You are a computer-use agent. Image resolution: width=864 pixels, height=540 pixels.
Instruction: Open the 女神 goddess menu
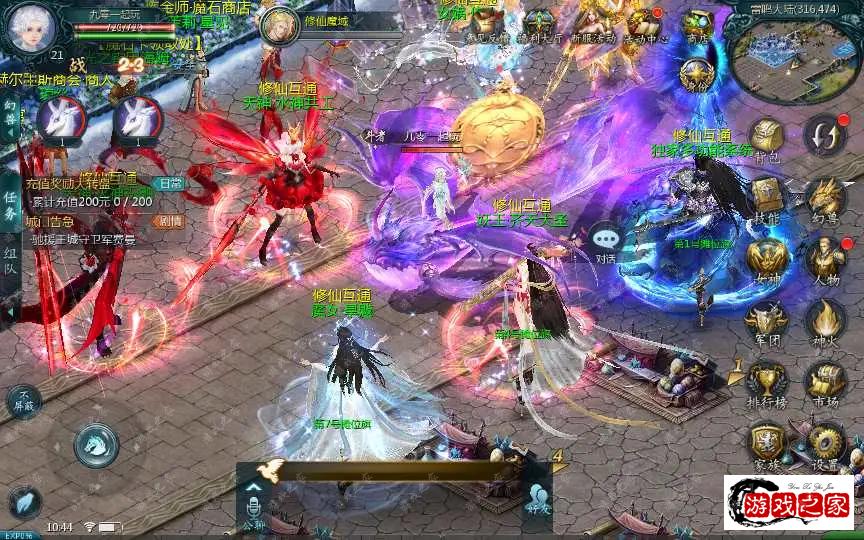coord(766,258)
